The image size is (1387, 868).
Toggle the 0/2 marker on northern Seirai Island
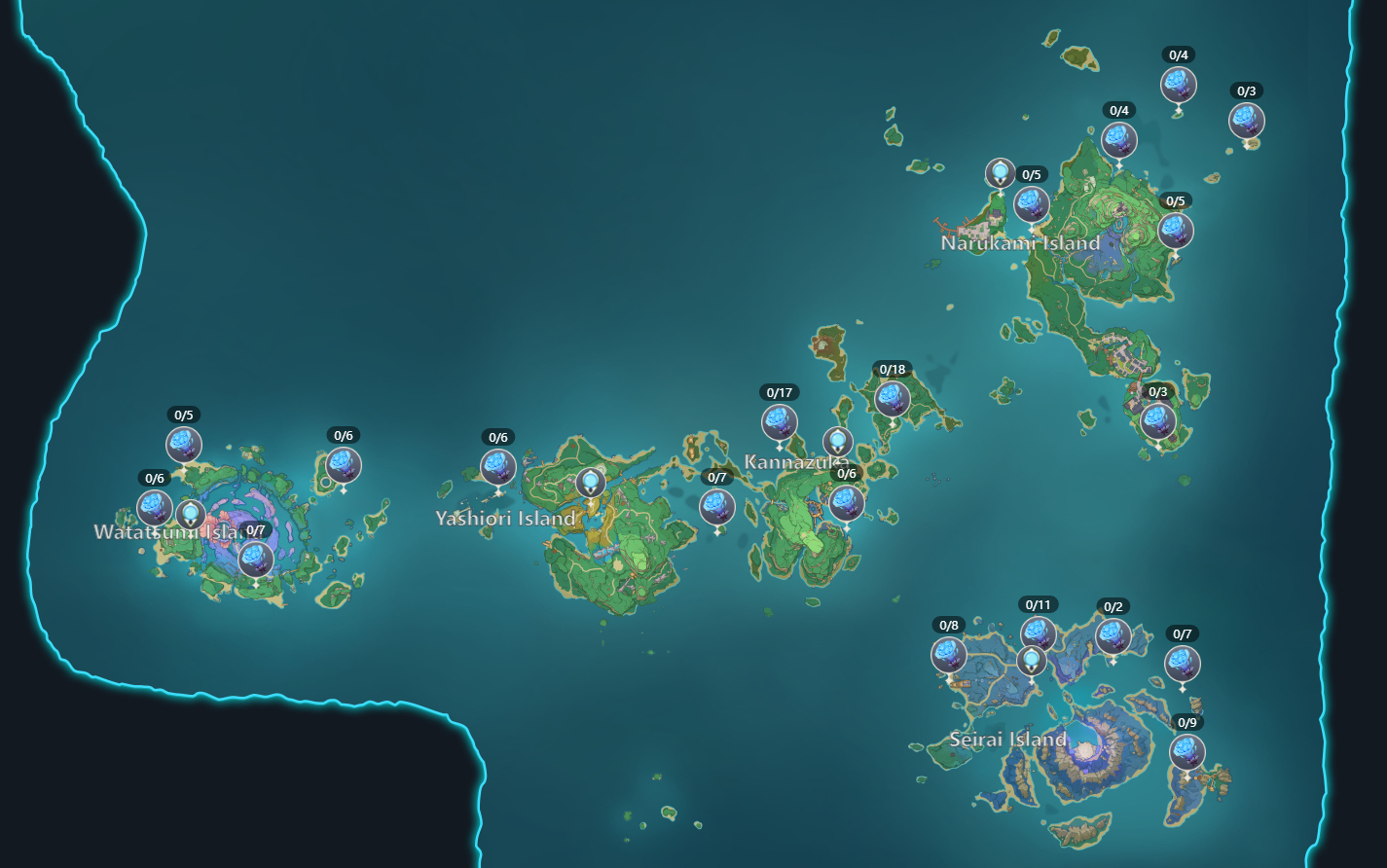(1113, 635)
